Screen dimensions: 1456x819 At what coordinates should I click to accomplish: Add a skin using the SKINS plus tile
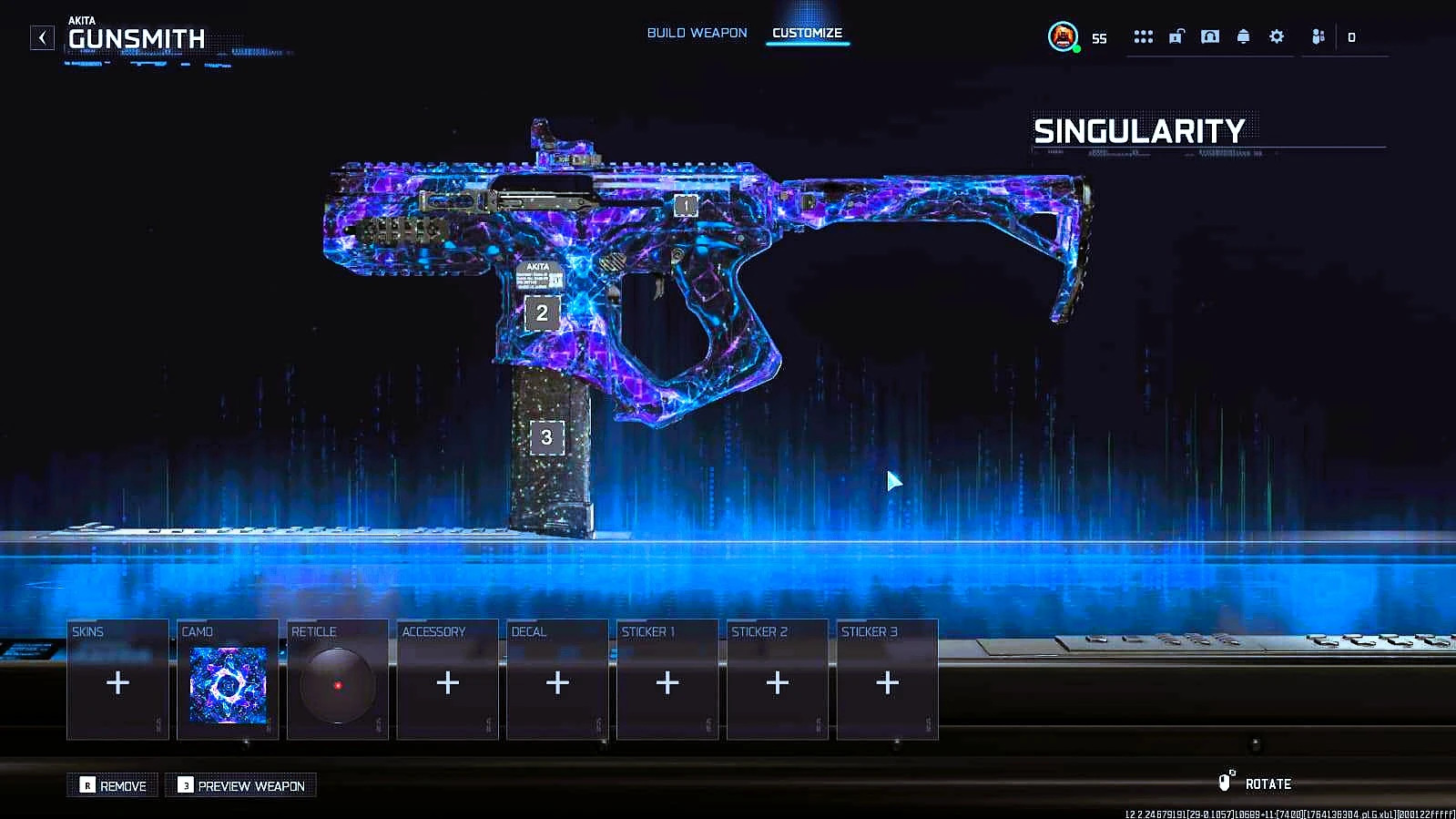[x=117, y=683]
